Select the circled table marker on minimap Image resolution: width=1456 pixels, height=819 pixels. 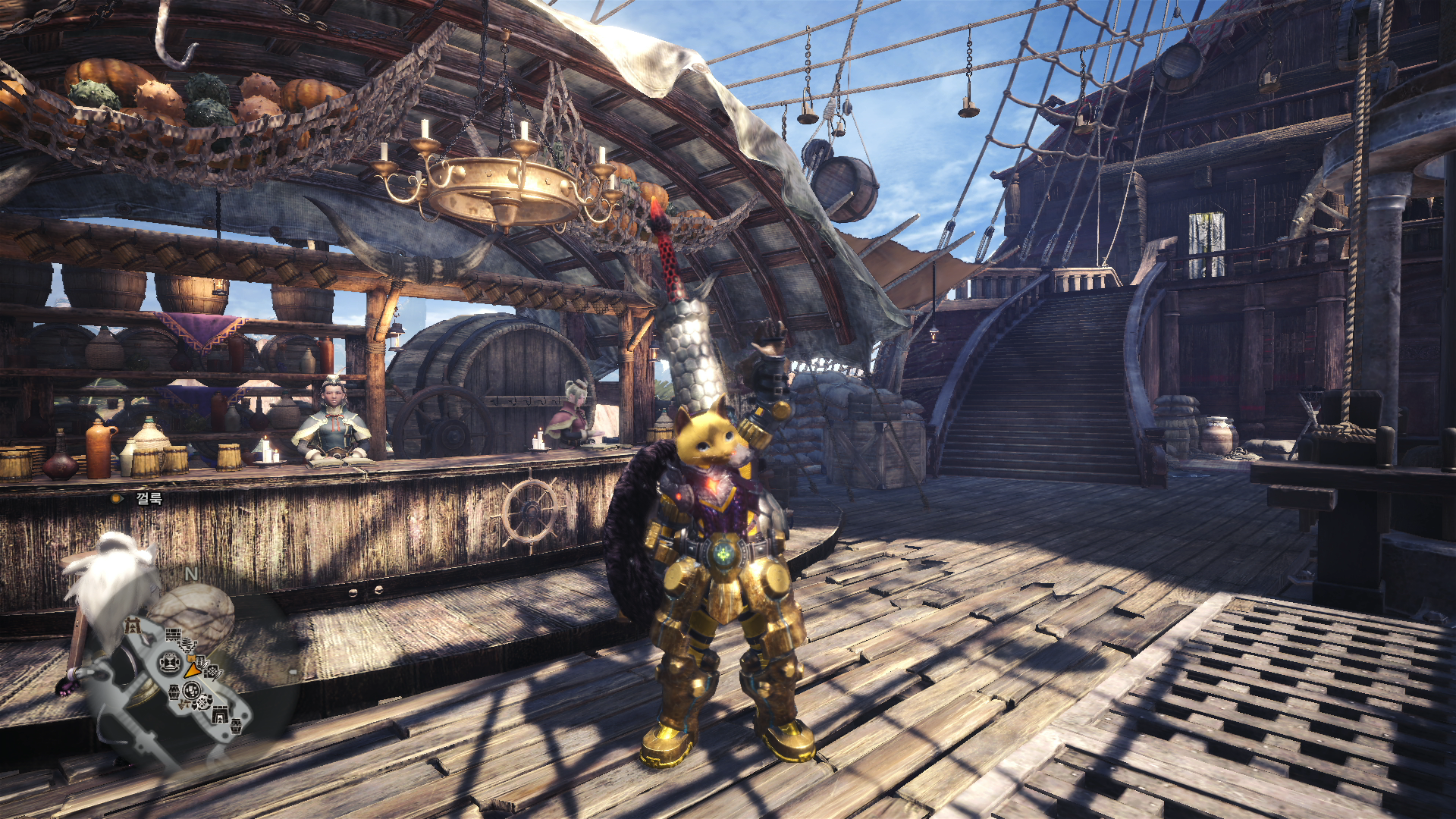[x=168, y=663]
